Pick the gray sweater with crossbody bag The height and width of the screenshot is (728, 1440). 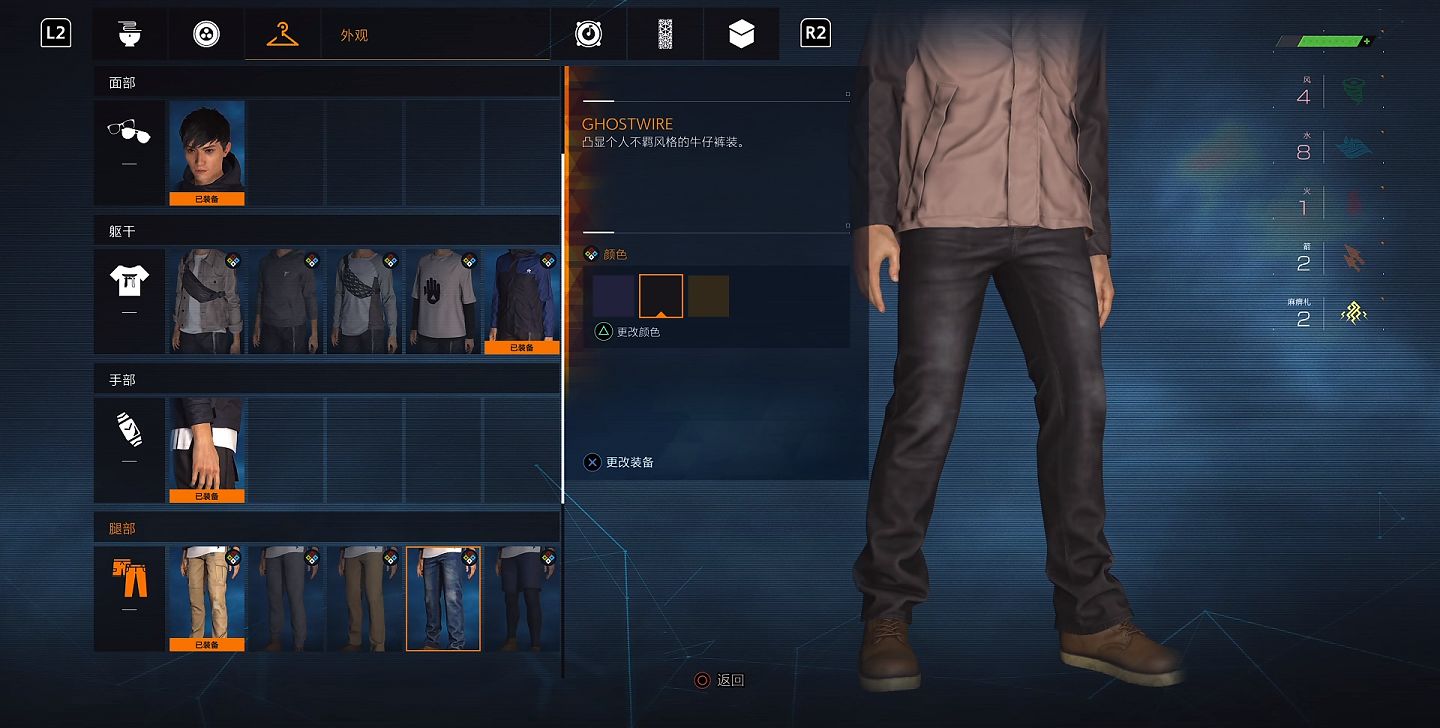coord(364,301)
